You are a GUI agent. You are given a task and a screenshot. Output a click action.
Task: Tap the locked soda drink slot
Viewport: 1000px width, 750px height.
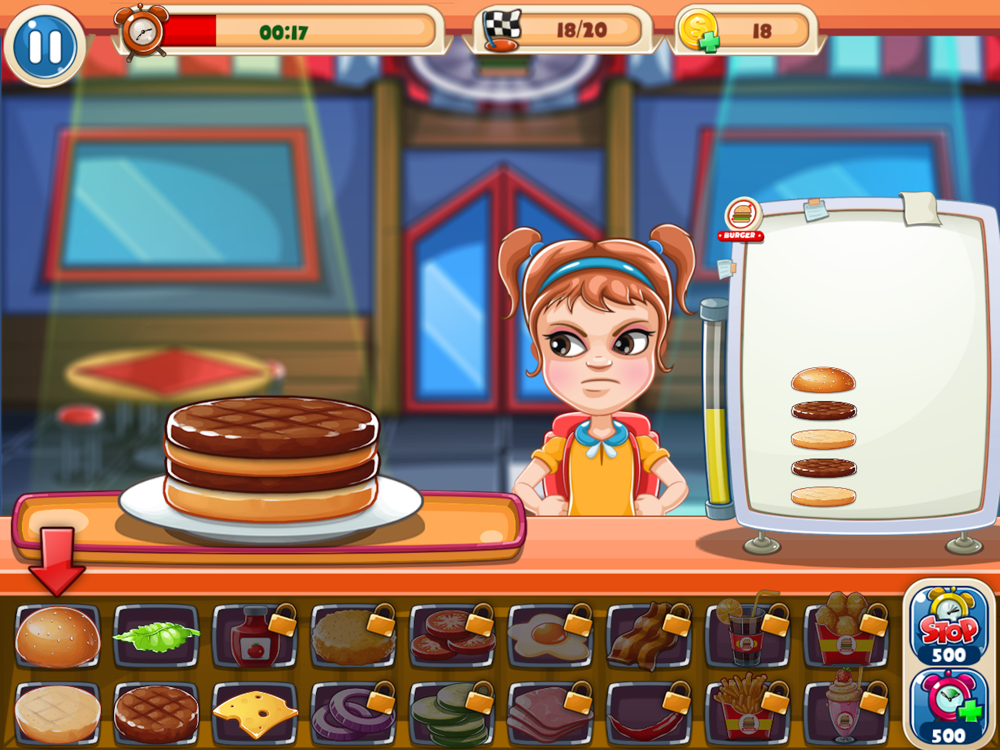click(747, 637)
